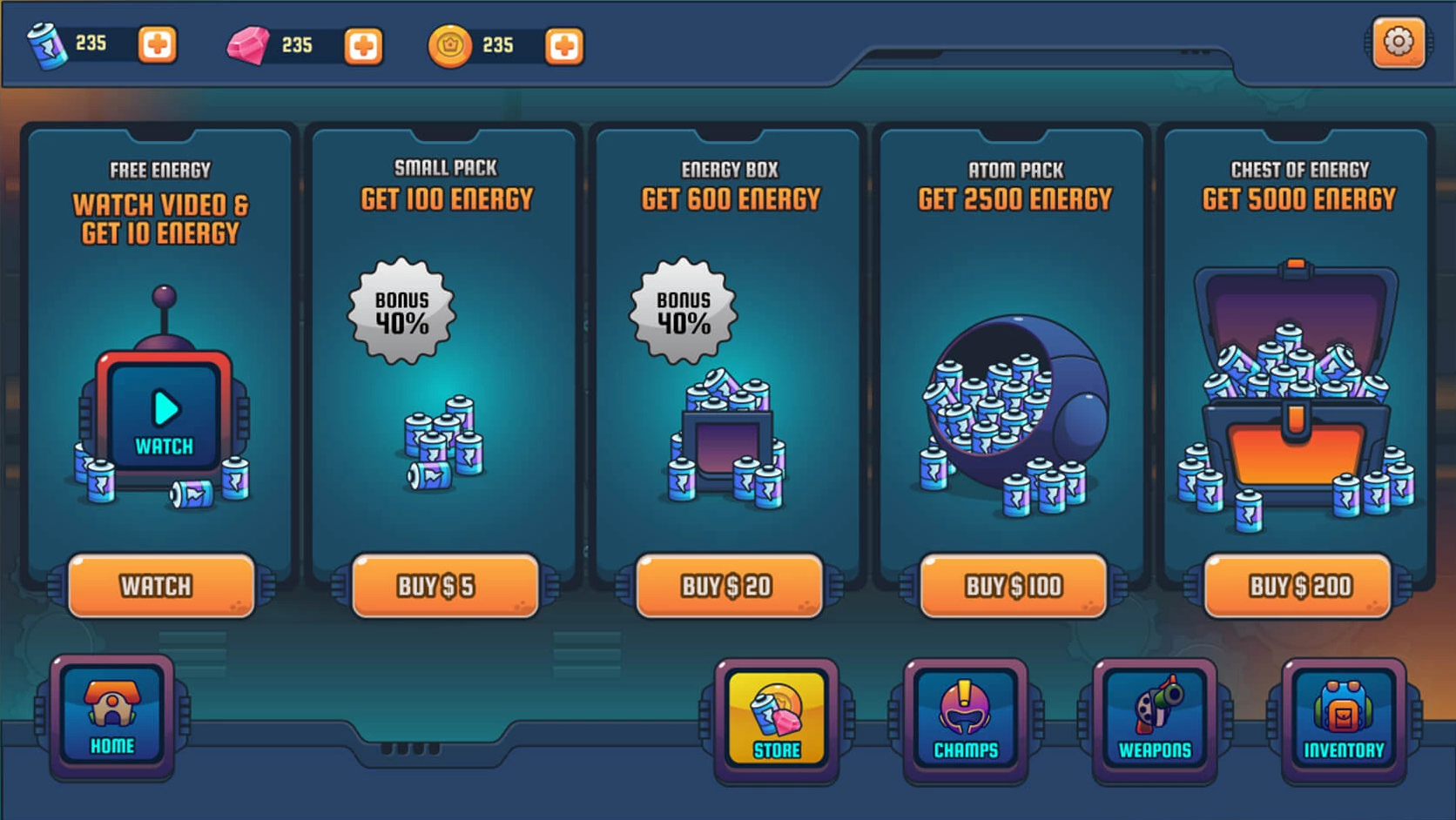The height and width of the screenshot is (820, 1456).
Task: Buy the Atom Pack for $100
Action: click(x=1012, y=586)
